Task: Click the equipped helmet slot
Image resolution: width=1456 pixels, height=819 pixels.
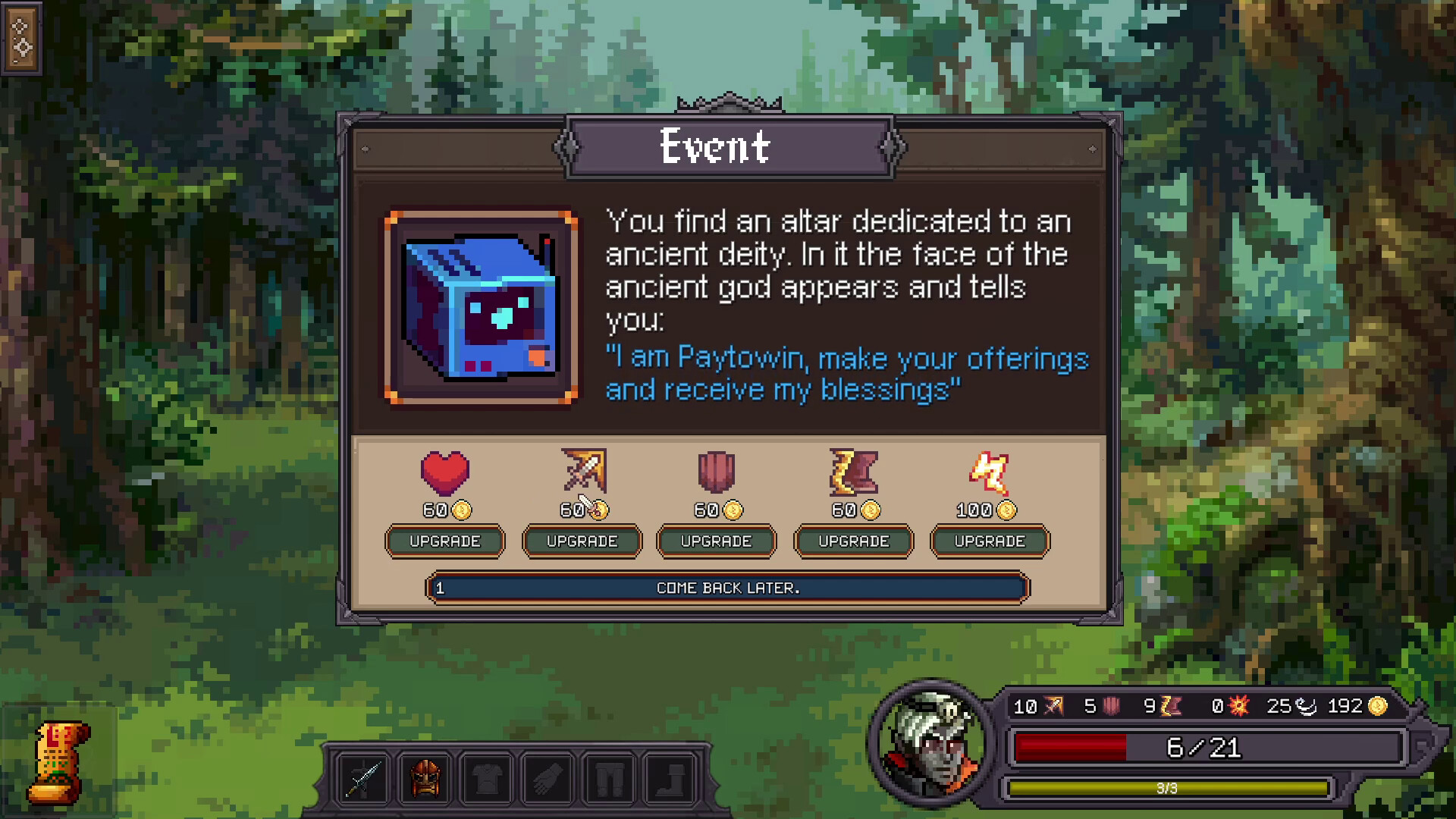Action: pos(425,778)
